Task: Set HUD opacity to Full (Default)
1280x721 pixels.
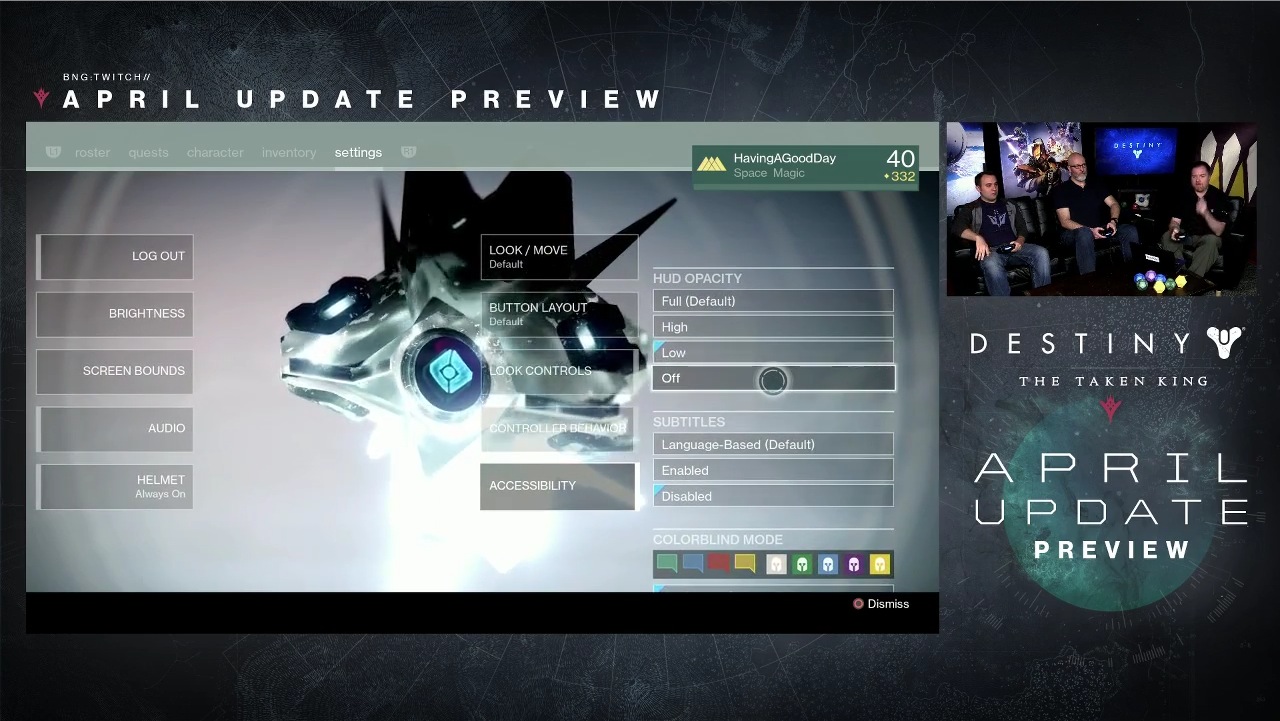Action: pos(773,301)
